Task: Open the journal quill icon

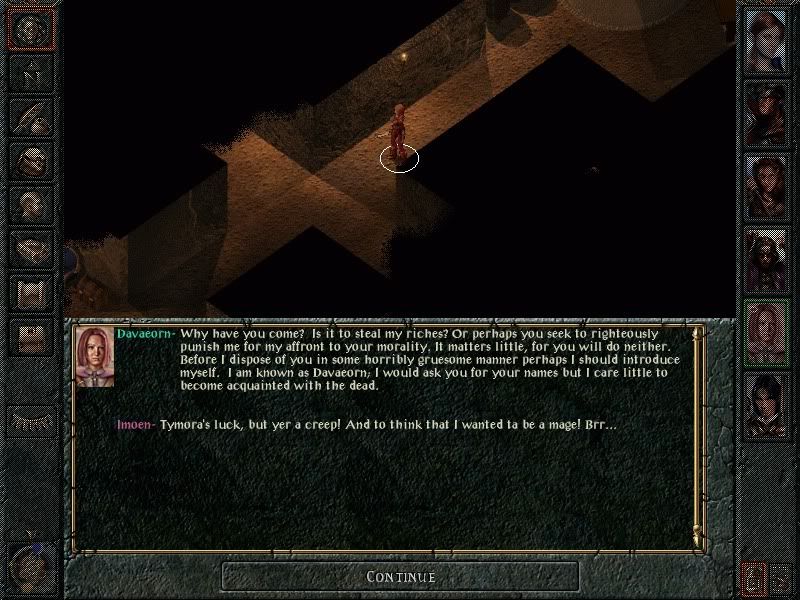Action: tap(29, 117)
